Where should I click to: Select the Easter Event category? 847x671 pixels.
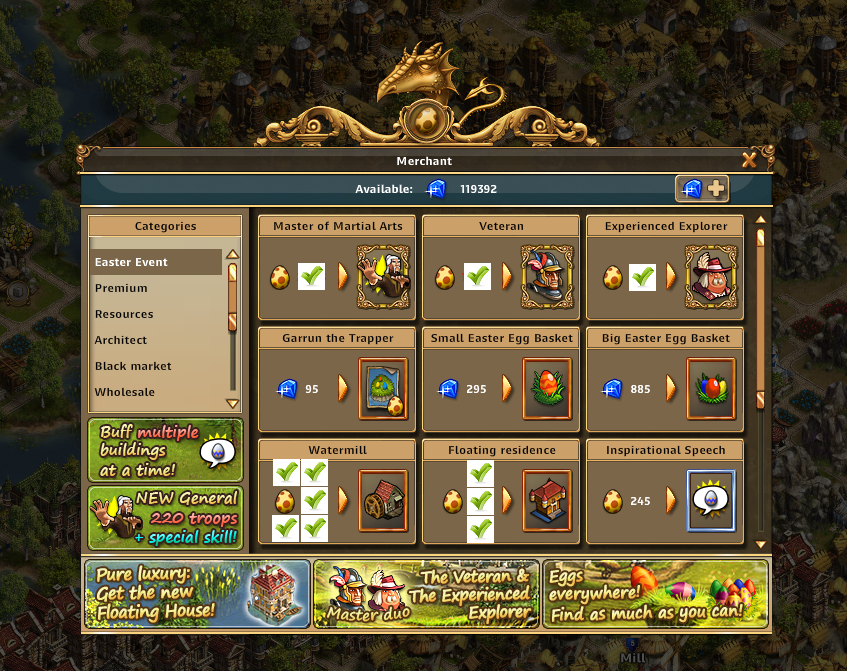(x=155, y=262)
